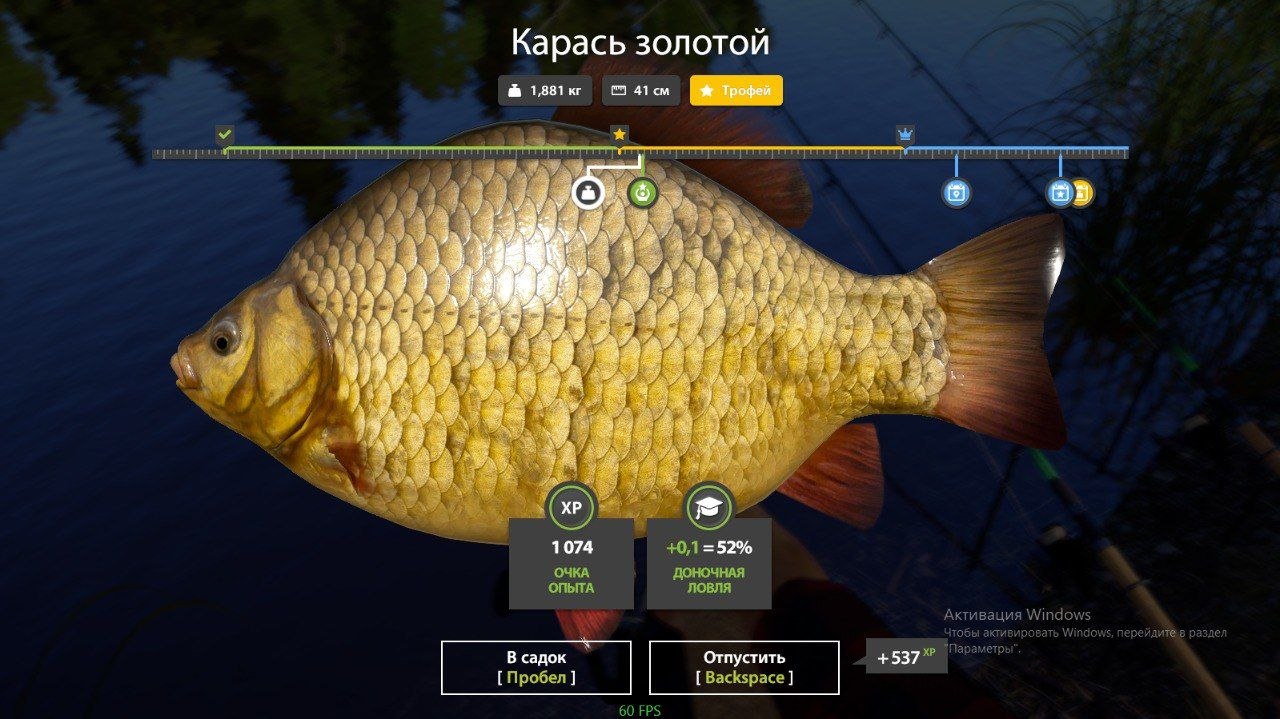Select the green circular marker on the scale
This screenshot has width=1280, height=719.
click(643, 192)
